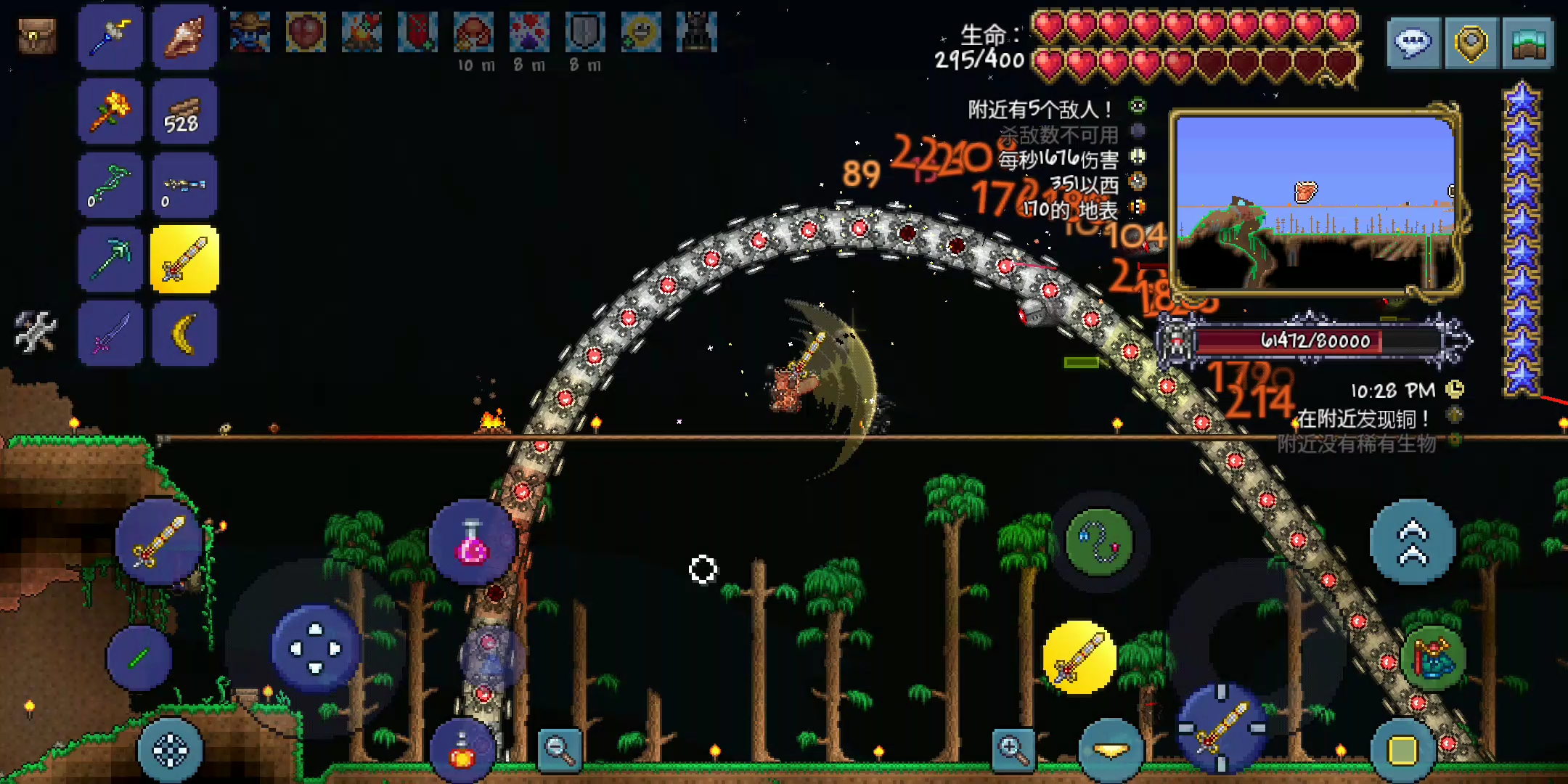This screenshot has height=784, width=1568.
Task: Activate the mount quick-use button
Action: pos(1432,658)
